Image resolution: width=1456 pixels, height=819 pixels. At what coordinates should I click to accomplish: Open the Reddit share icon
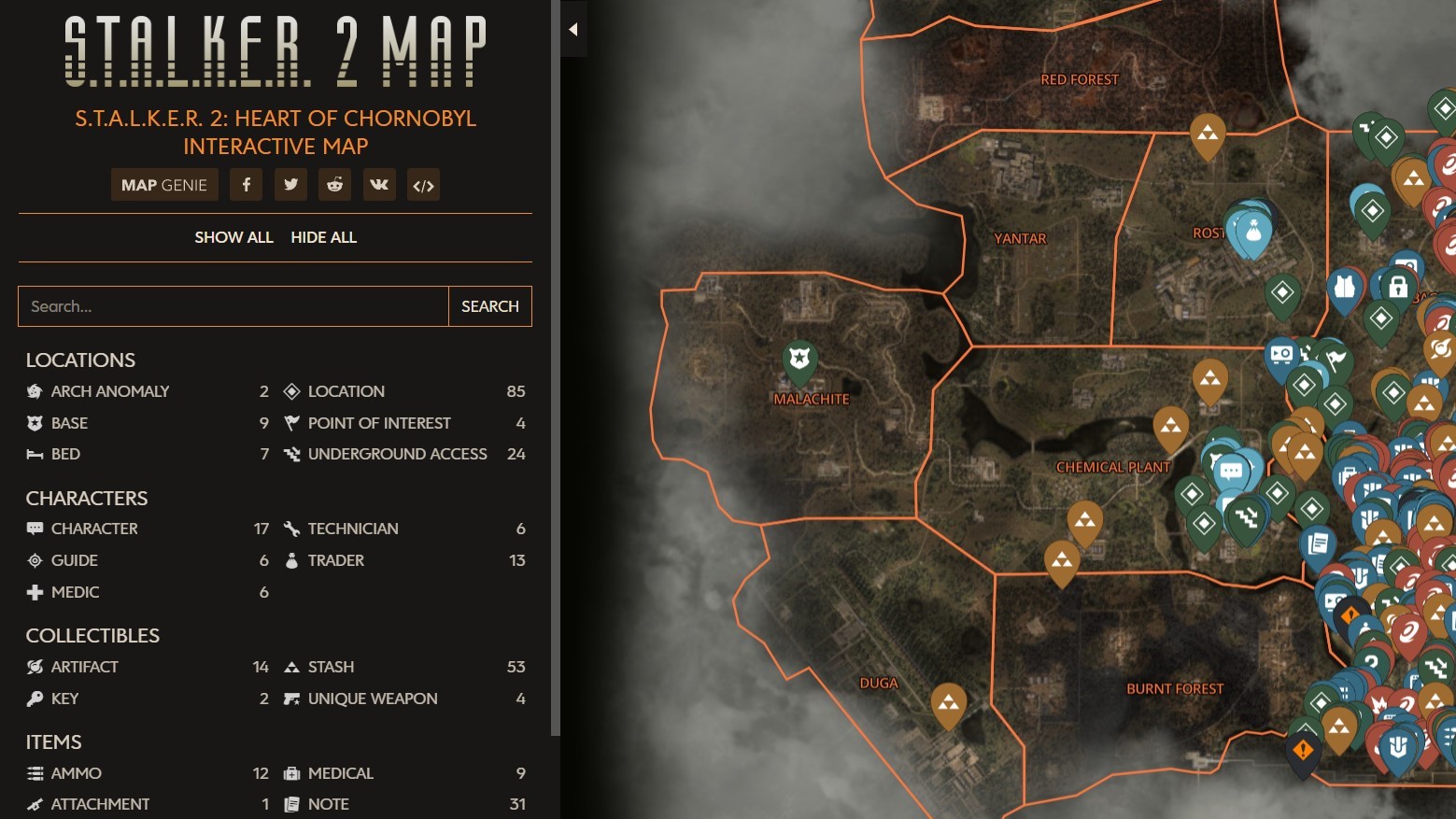[x=334, y=184]
